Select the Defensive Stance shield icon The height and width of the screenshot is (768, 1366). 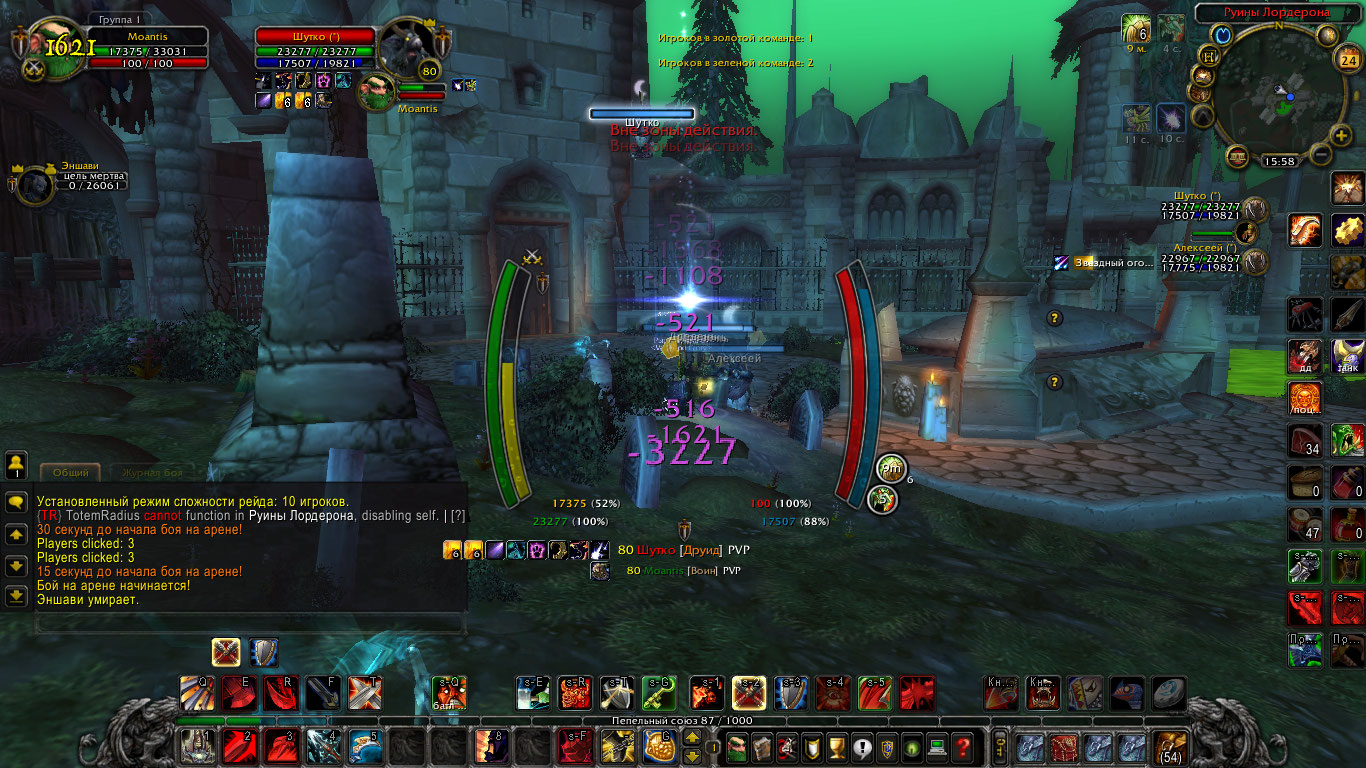(x=263, y=653)
